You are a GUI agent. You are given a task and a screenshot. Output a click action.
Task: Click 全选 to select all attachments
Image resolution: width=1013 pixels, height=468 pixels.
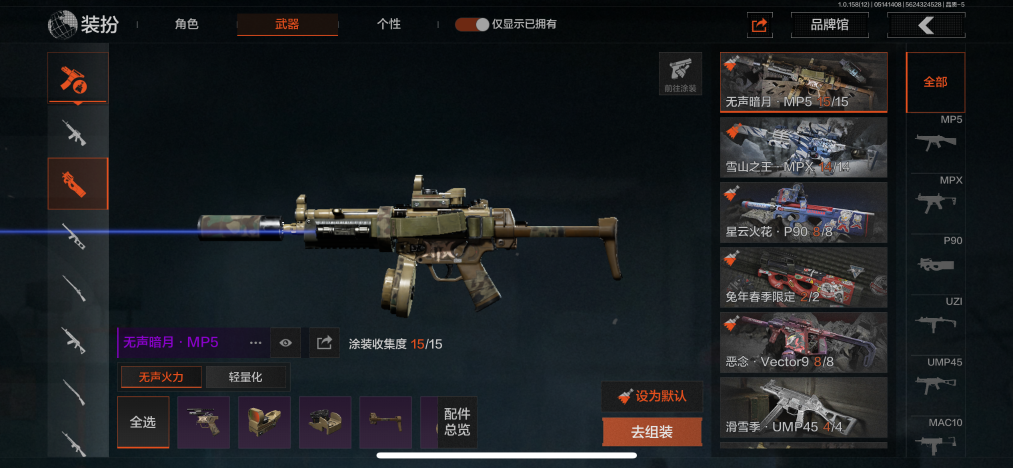(x=143, y=422)
